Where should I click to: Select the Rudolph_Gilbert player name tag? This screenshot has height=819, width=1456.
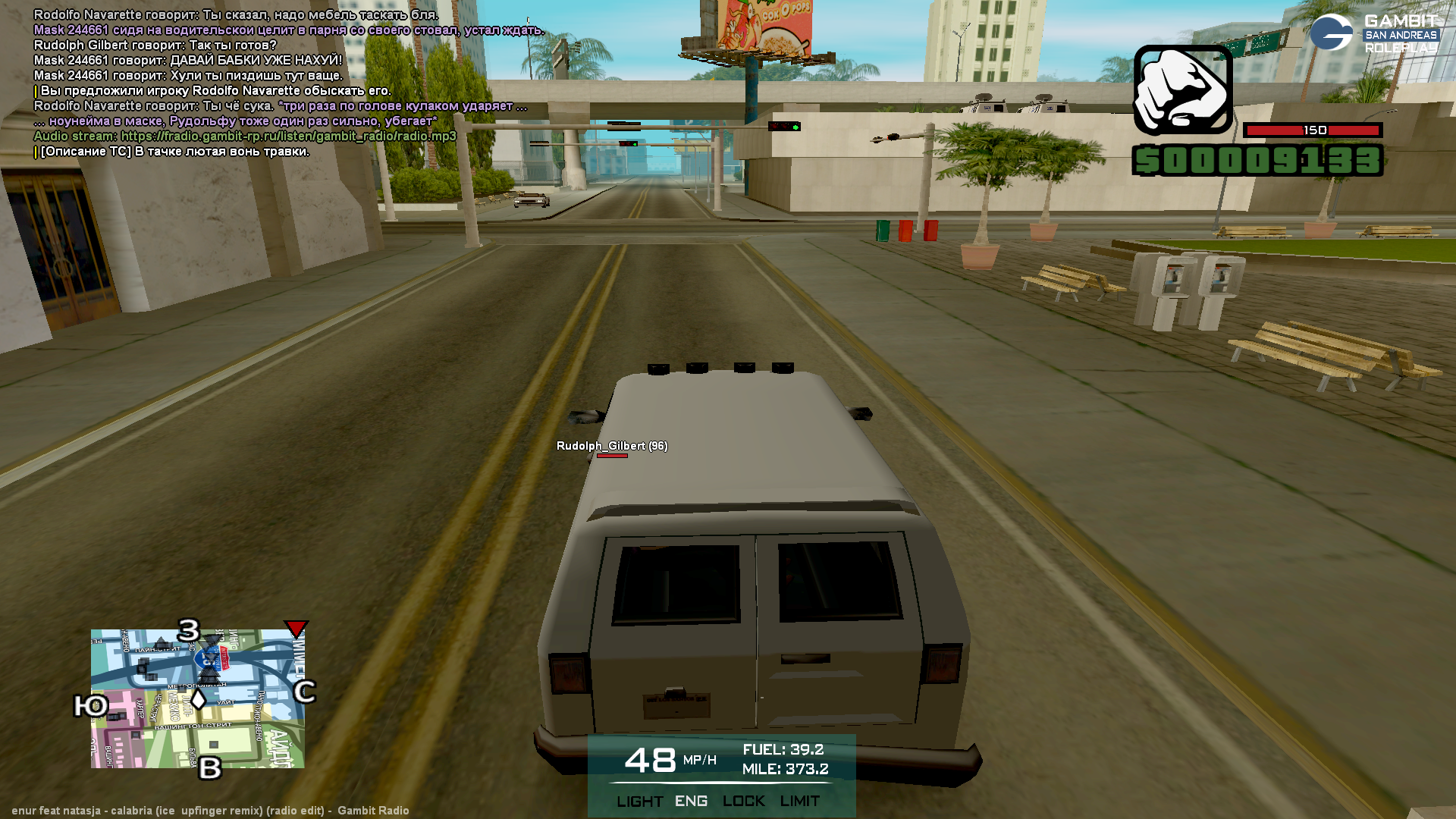(x=611, y=446)
